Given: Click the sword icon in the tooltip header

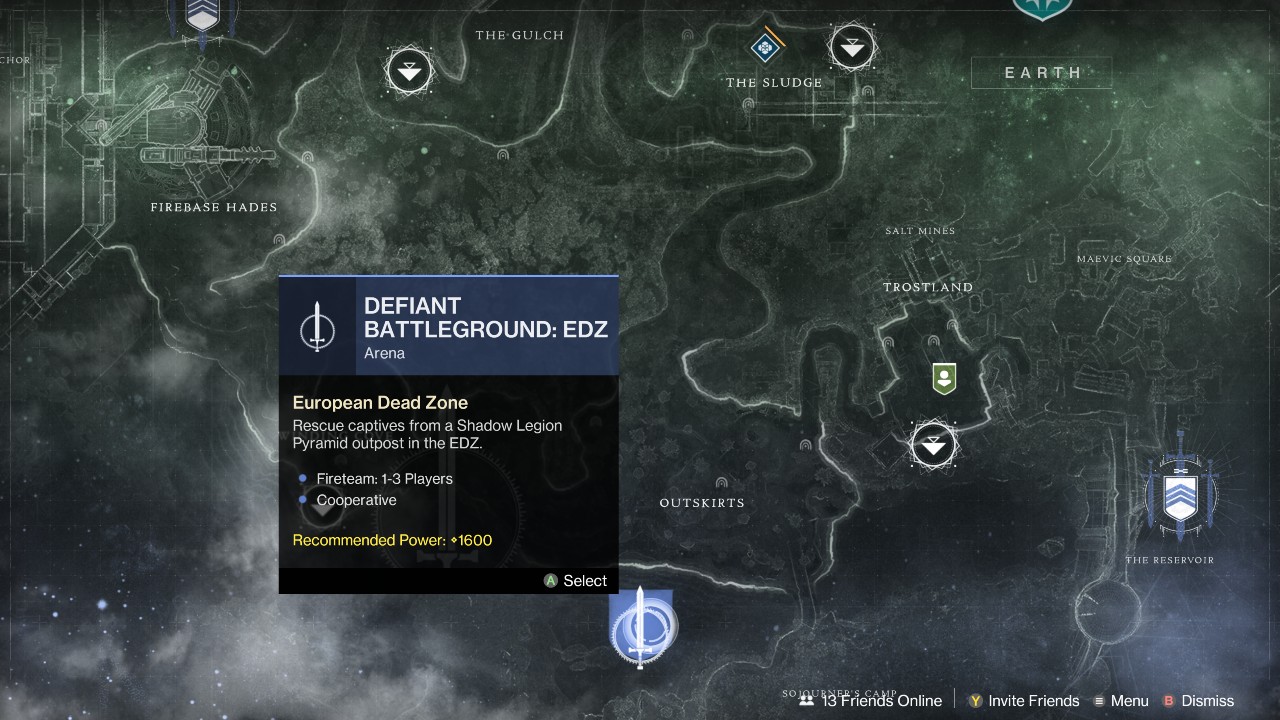Looking at the screenshot, I should (x=318, y=325).
